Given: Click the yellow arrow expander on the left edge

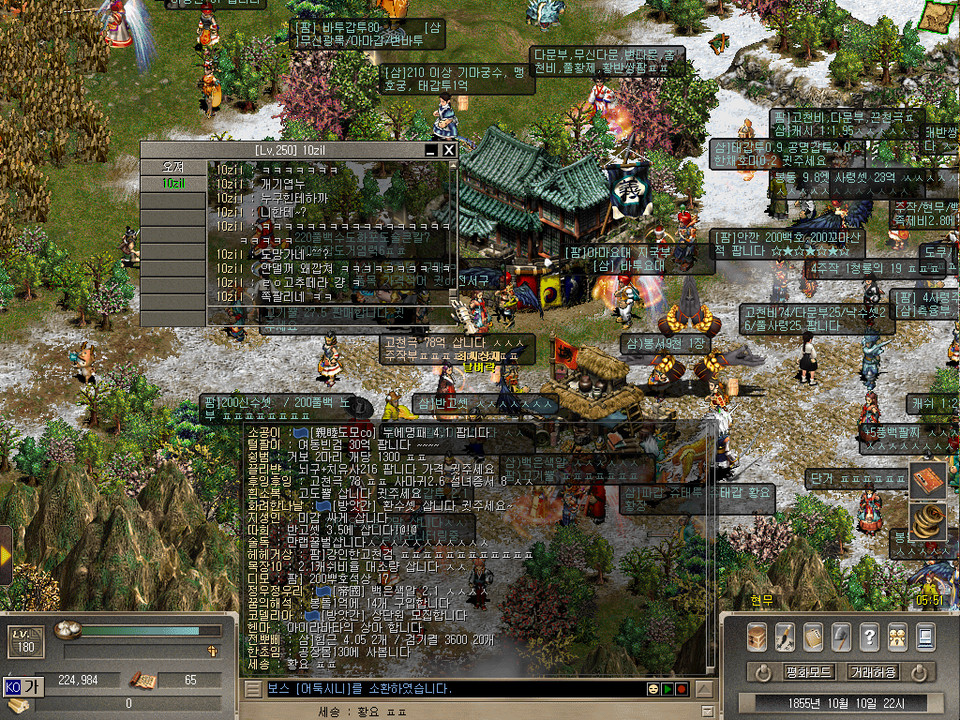Looking at the screenshot, I should pos(6,555).
